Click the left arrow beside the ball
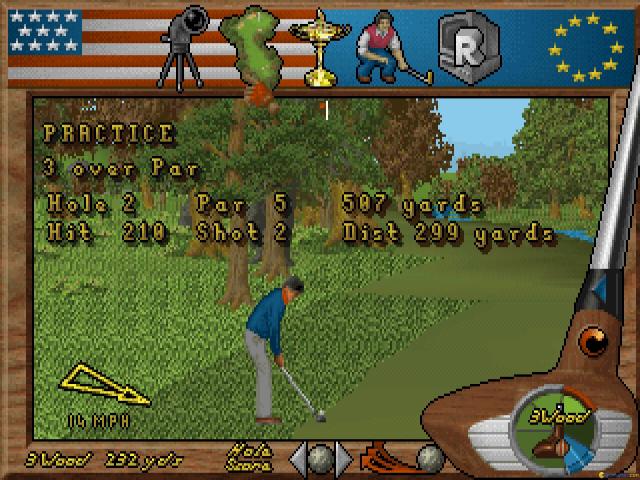The height and width of the screenshot is (480, 640). point(298,459)
